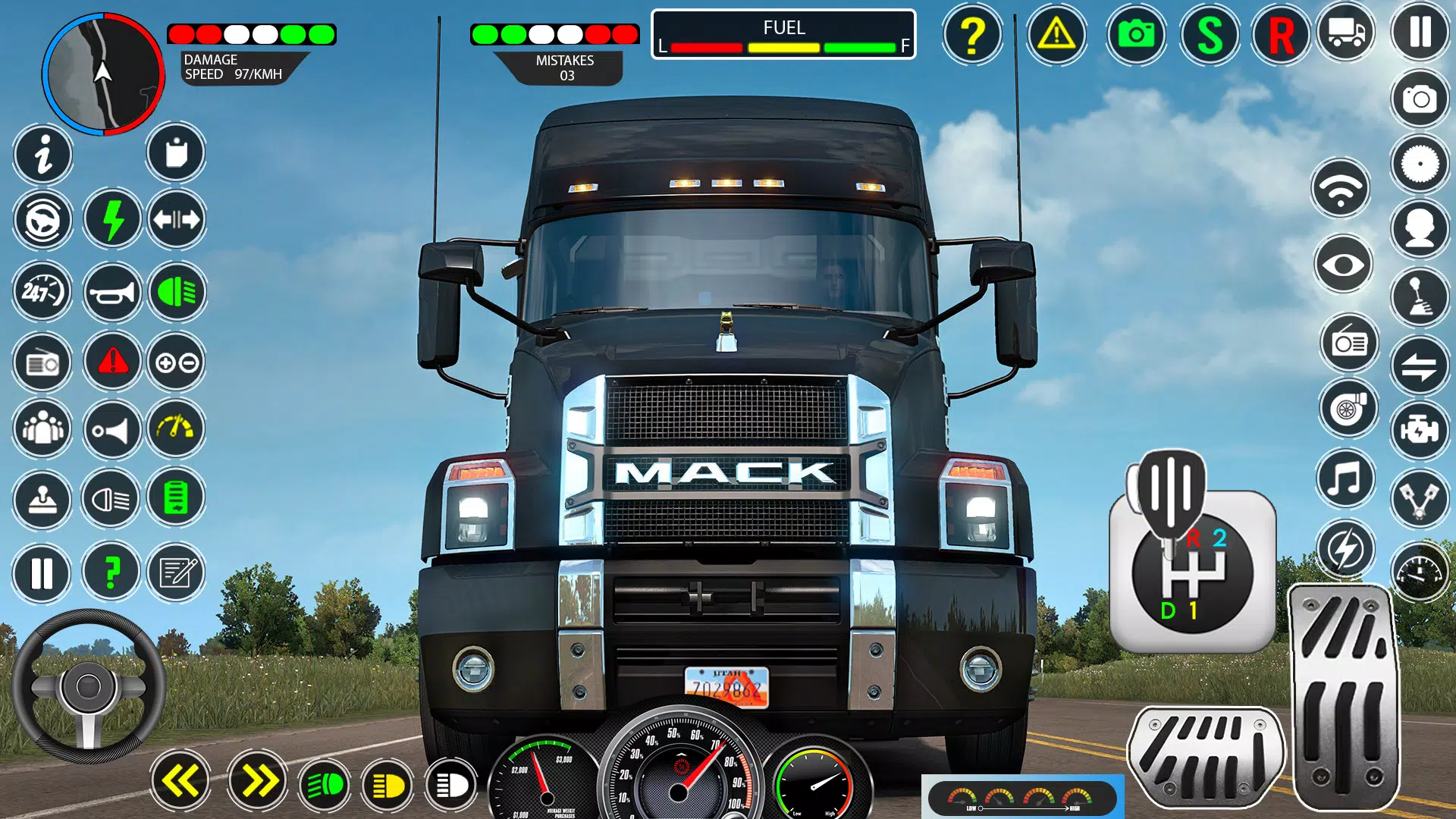This screenshot has height=819, width=1456.
Task: Sound the truck horn icon
Action: click(x=112, y=292)
